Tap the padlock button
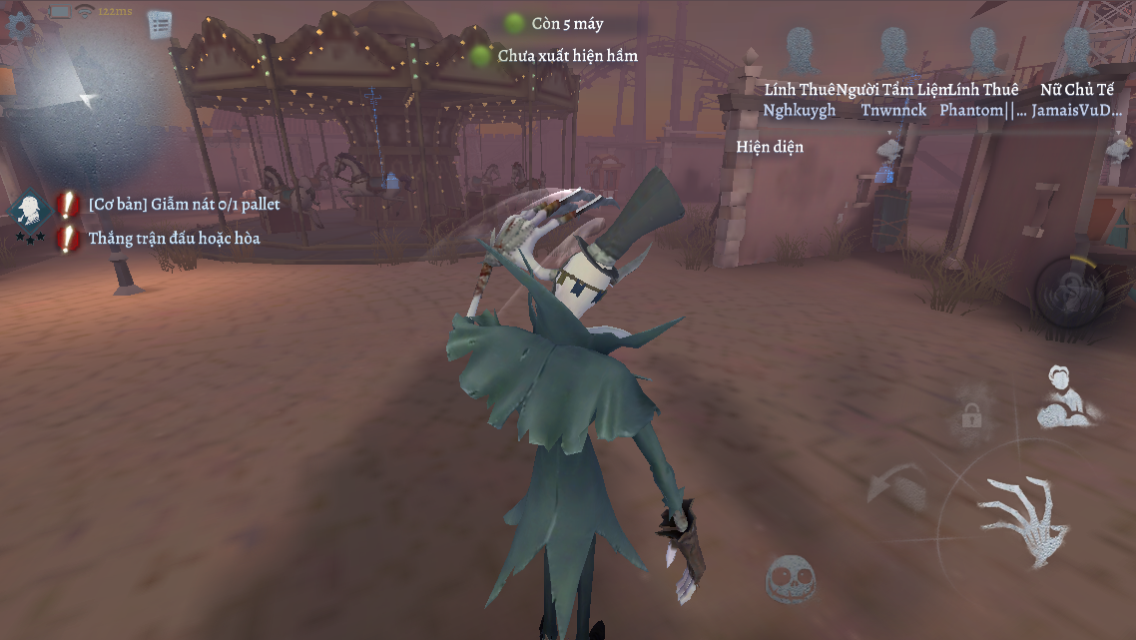Viewport: 1136px width, 640px height. [x=971, y=415]
